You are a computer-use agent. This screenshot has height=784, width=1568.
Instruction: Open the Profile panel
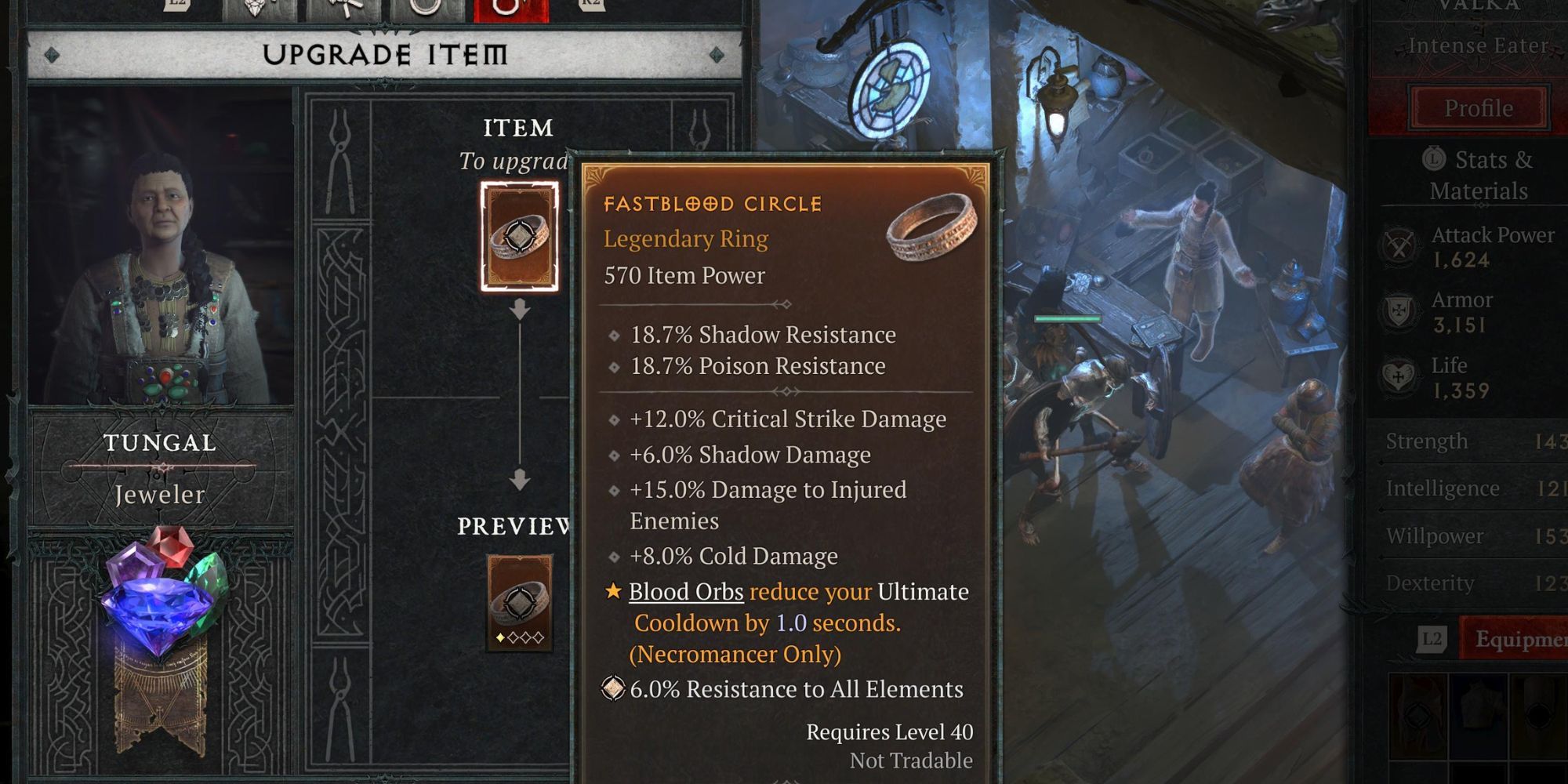(x=1477, y=107)
